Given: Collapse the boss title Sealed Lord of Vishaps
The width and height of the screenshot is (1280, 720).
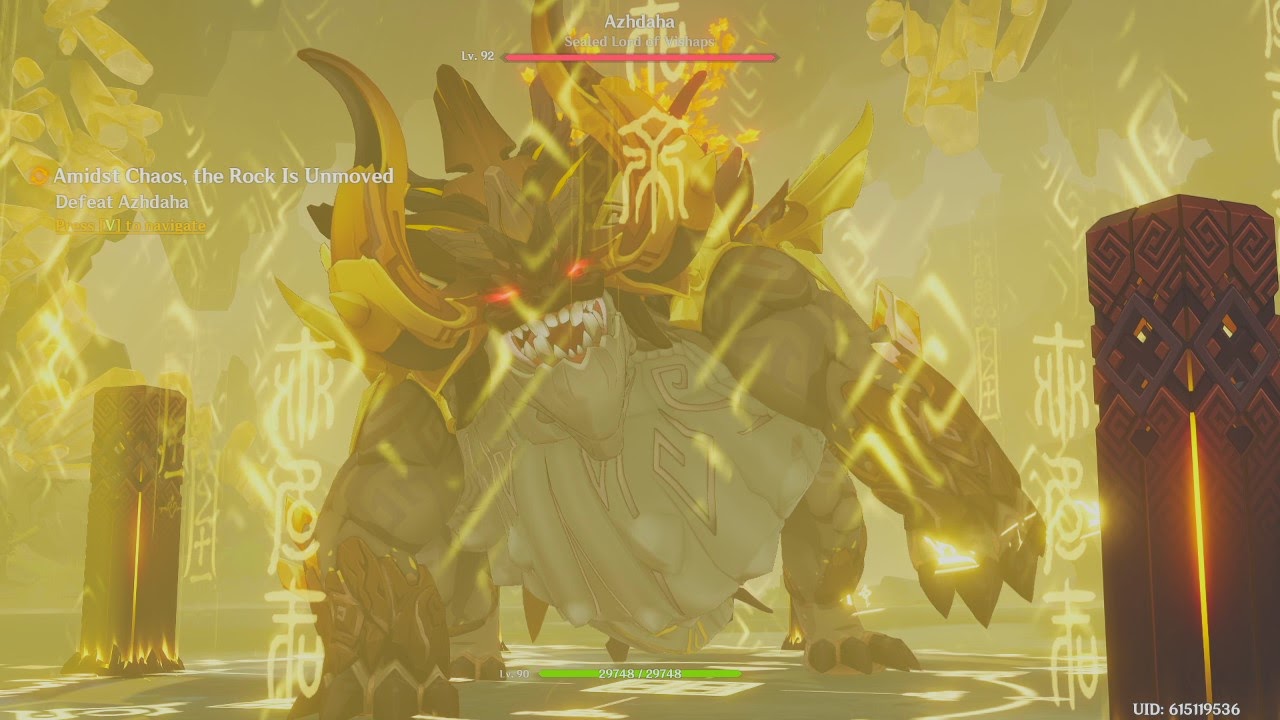Looking at the screenshot, I should click(x=639, y=42).
